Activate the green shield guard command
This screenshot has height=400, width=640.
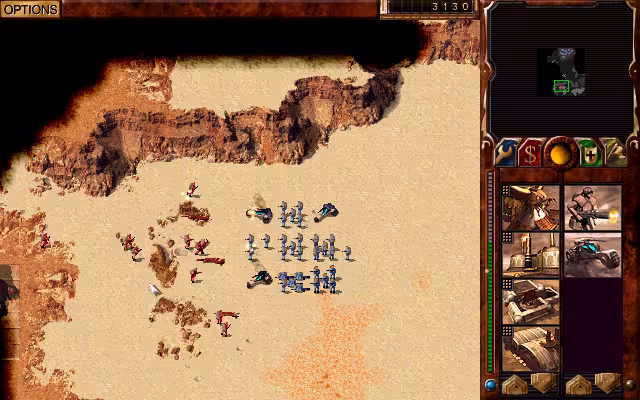click(x=590, y=153)
